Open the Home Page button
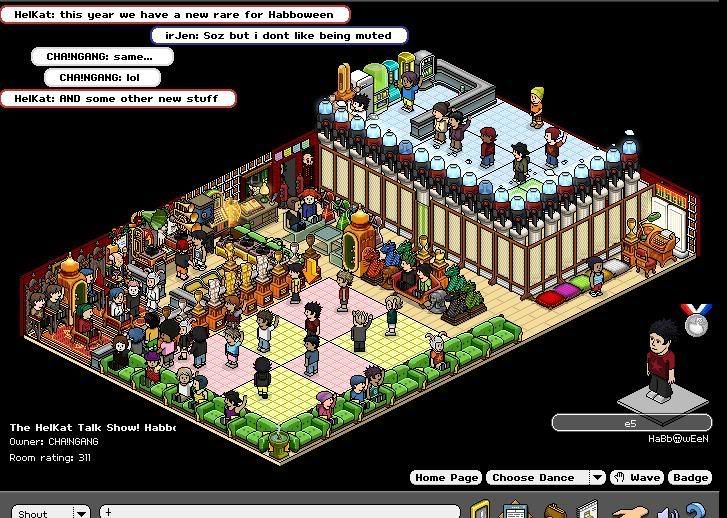Screen dimensions: 727x518 (x=446, y=478)
